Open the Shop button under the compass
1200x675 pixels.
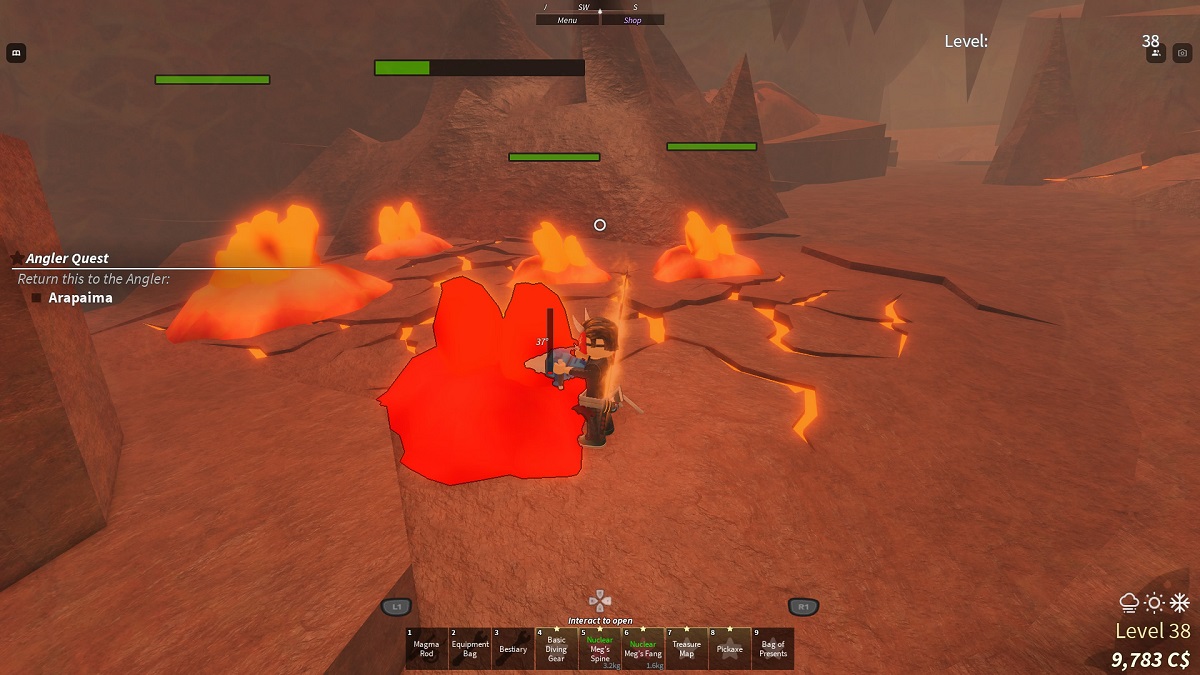coord(632,20)
